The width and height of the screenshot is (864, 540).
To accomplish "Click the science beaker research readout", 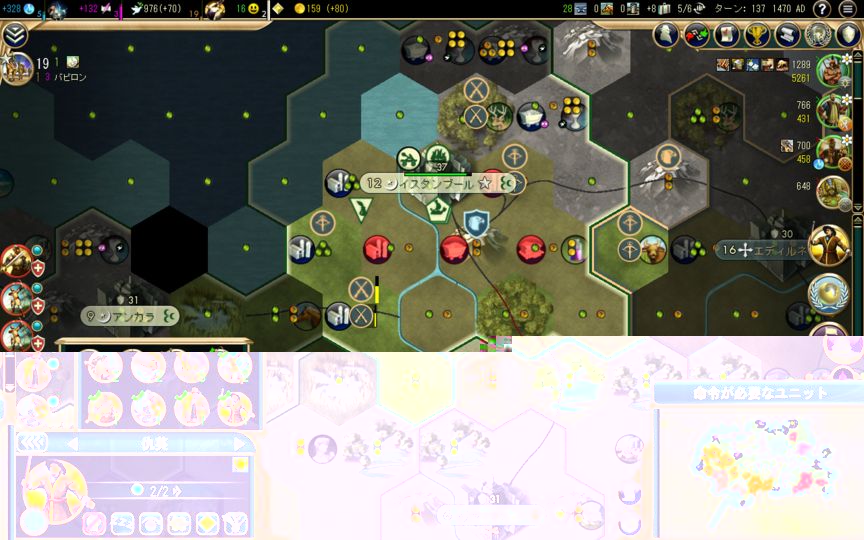I will coord(20,9).
